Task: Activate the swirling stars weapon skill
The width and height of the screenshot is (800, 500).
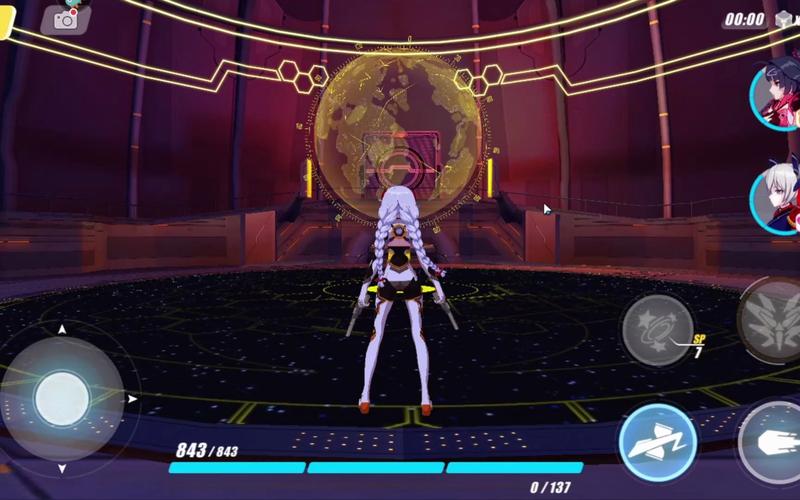Action: (x=657, y=329)
